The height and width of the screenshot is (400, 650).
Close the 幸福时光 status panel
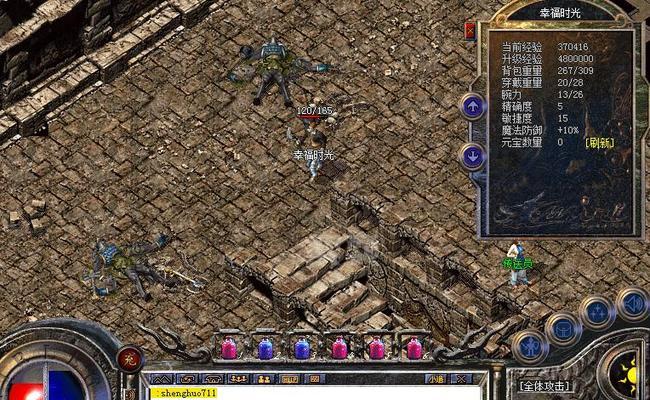coord(471,31)
